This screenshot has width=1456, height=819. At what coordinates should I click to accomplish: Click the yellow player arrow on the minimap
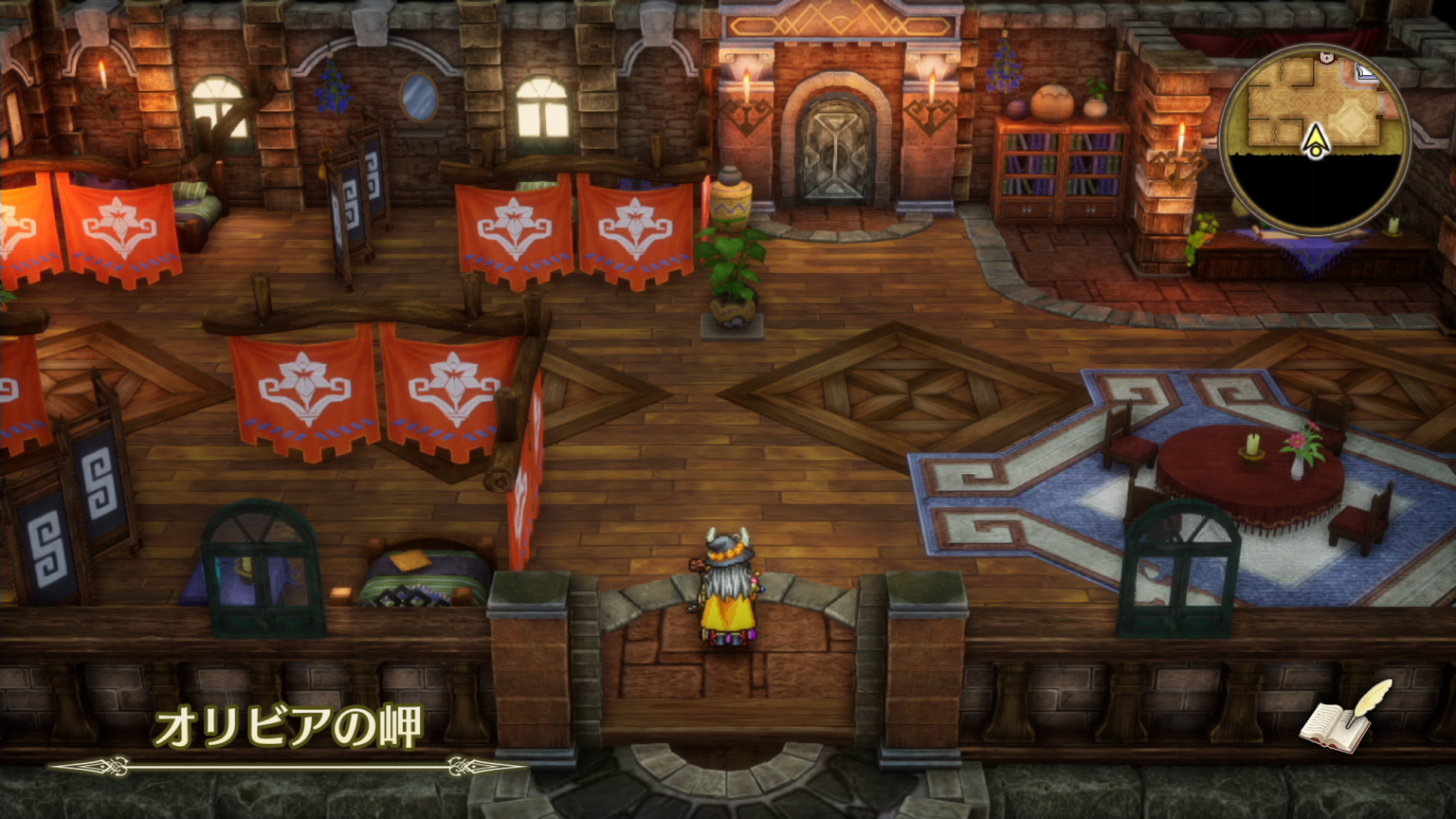[x=1316, y=140]
